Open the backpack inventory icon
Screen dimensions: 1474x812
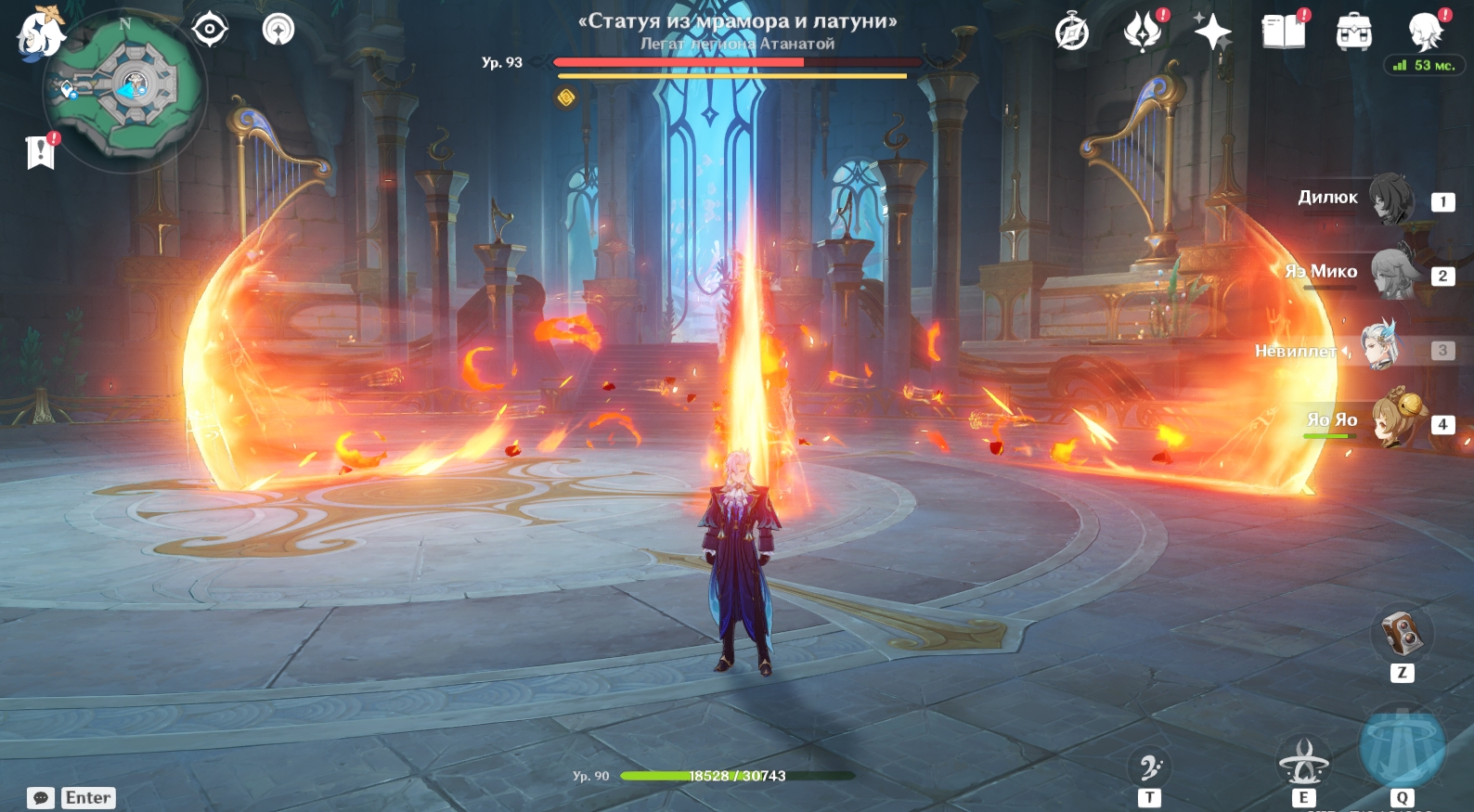click(x=1353, y=32)
